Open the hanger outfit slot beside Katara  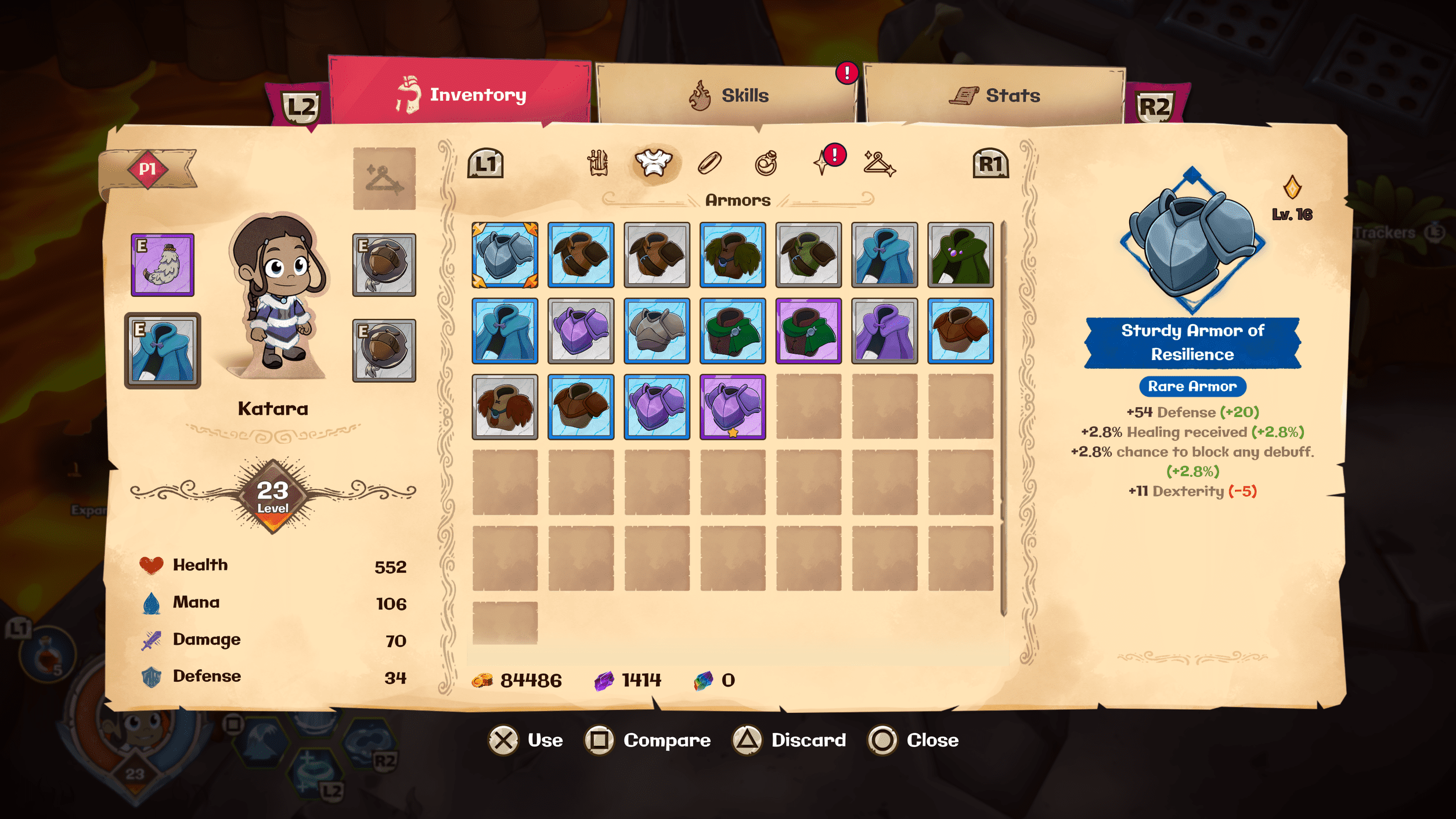(x=384, y=178)
